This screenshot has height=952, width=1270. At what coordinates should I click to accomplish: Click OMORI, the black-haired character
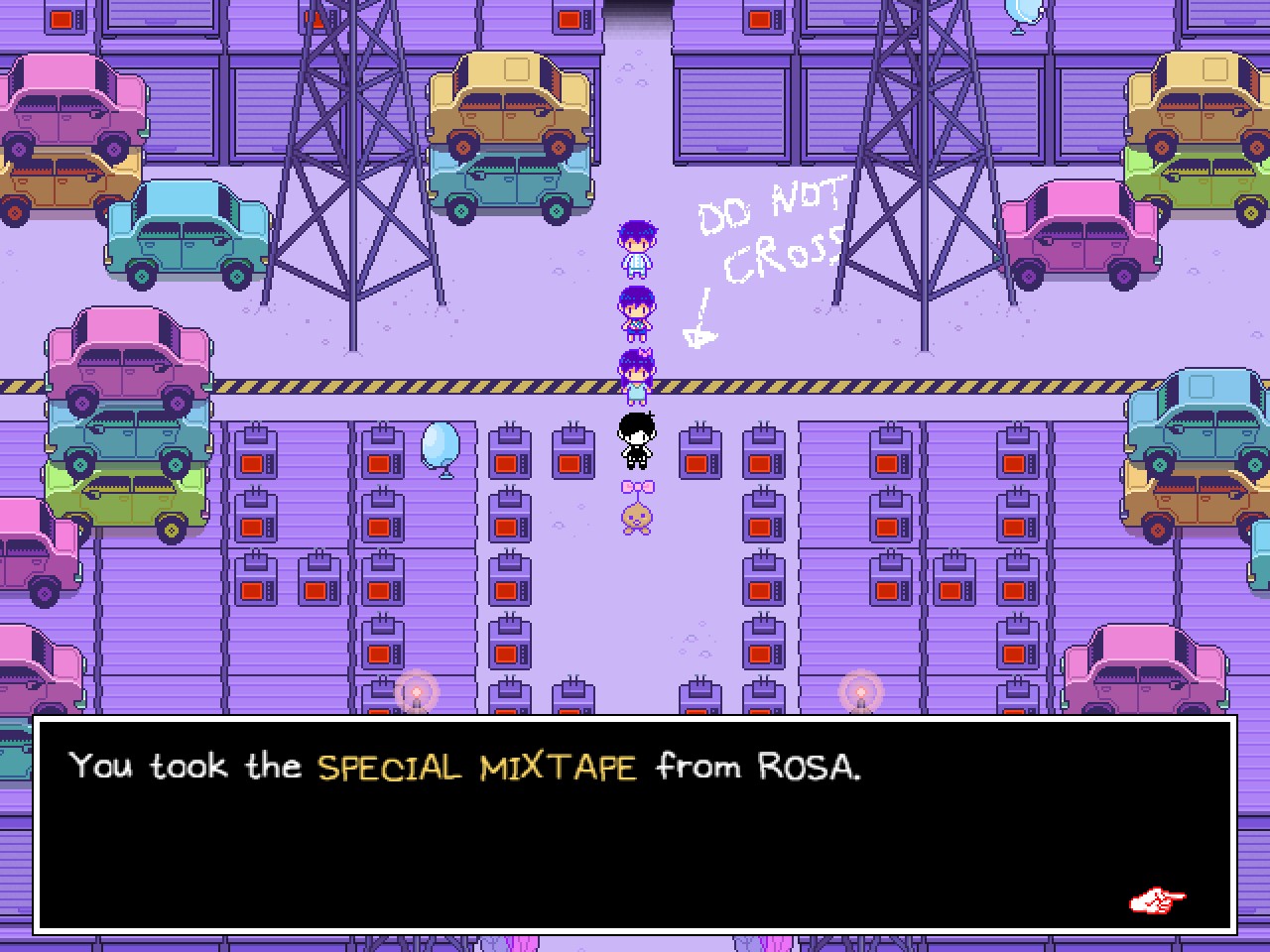click(635, 441)
